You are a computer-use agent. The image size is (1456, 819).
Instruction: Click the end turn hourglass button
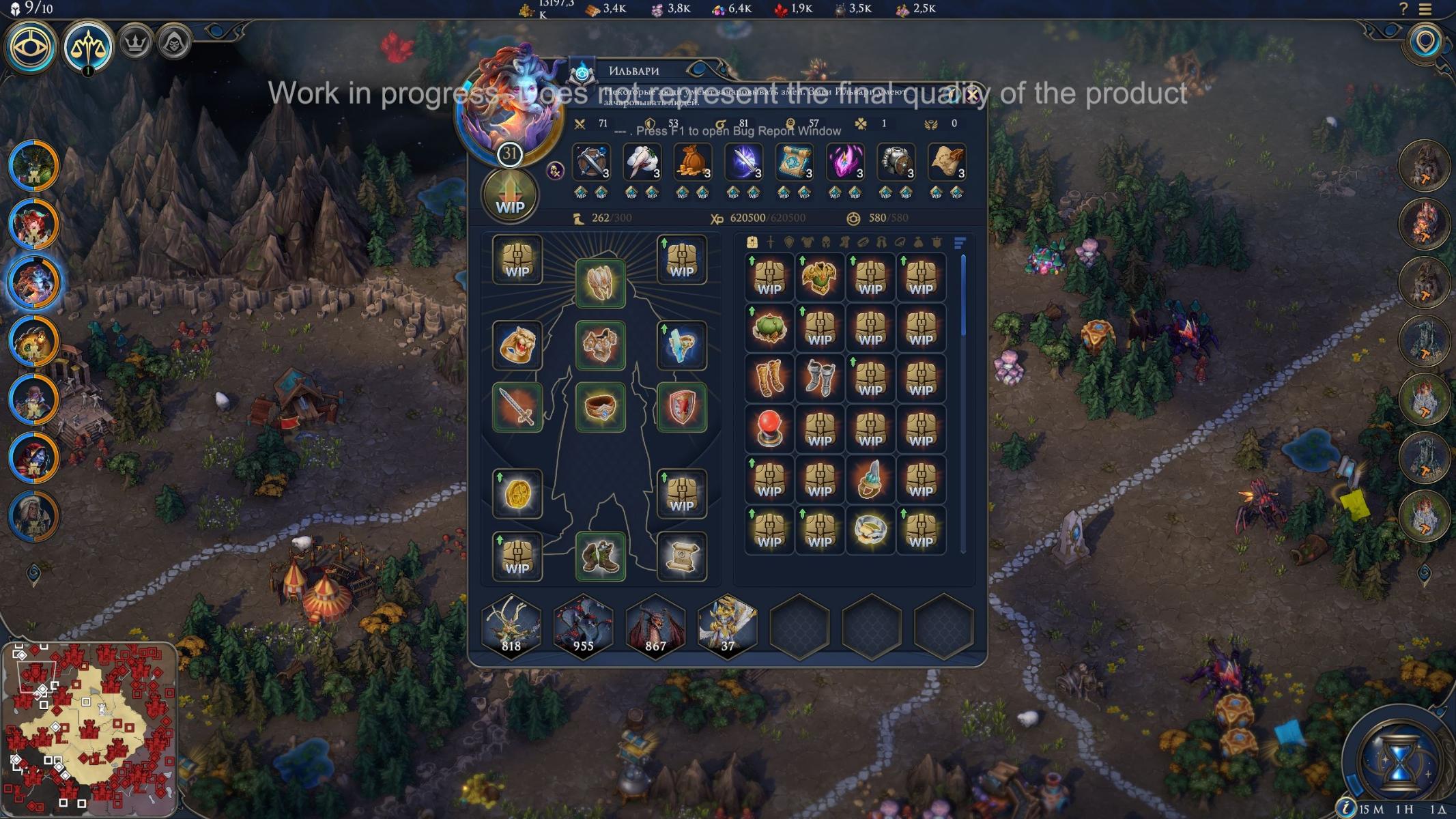(x=1397, y=759)
